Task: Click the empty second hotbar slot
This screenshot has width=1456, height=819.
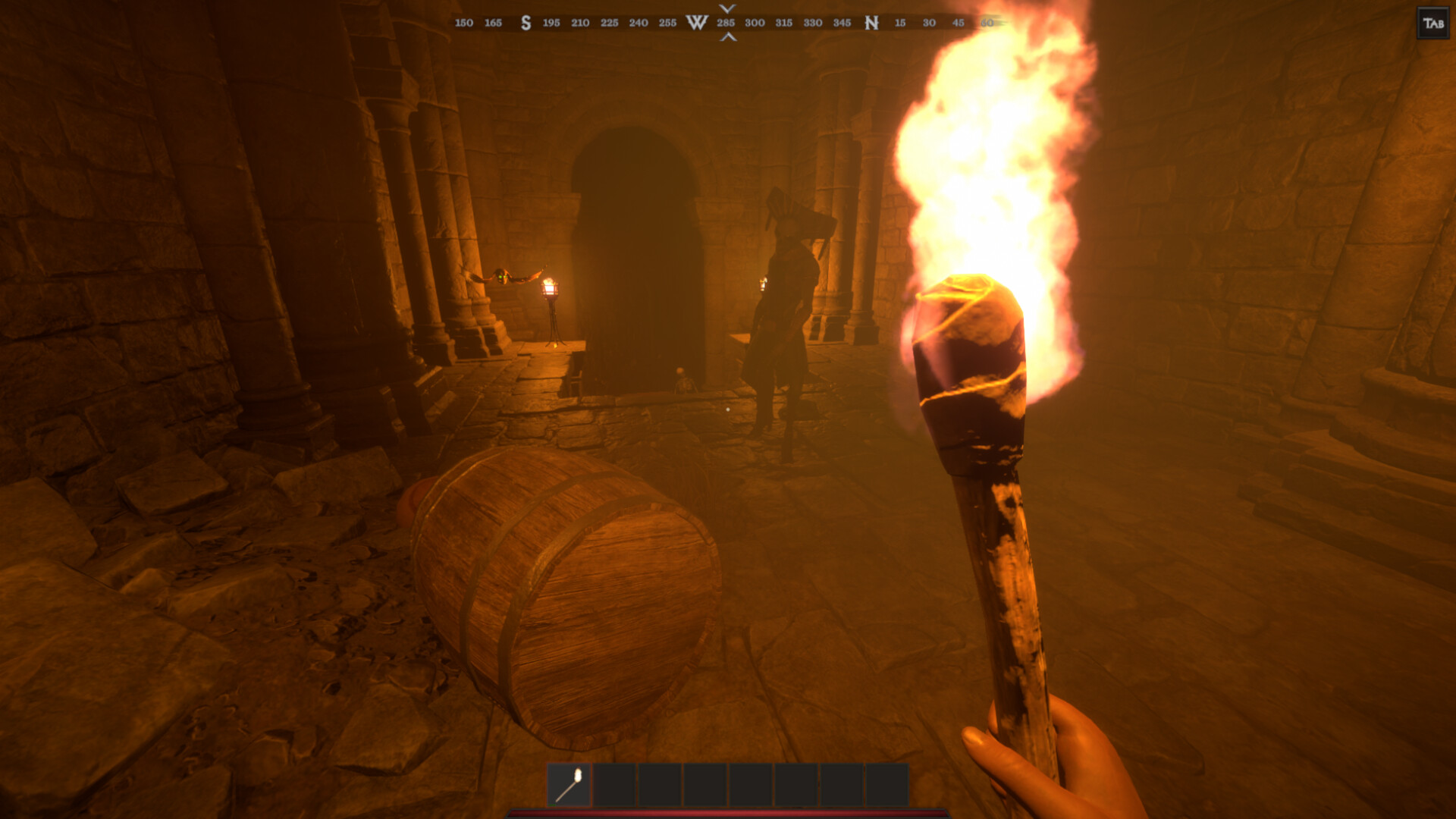Action: click(616, 783)
